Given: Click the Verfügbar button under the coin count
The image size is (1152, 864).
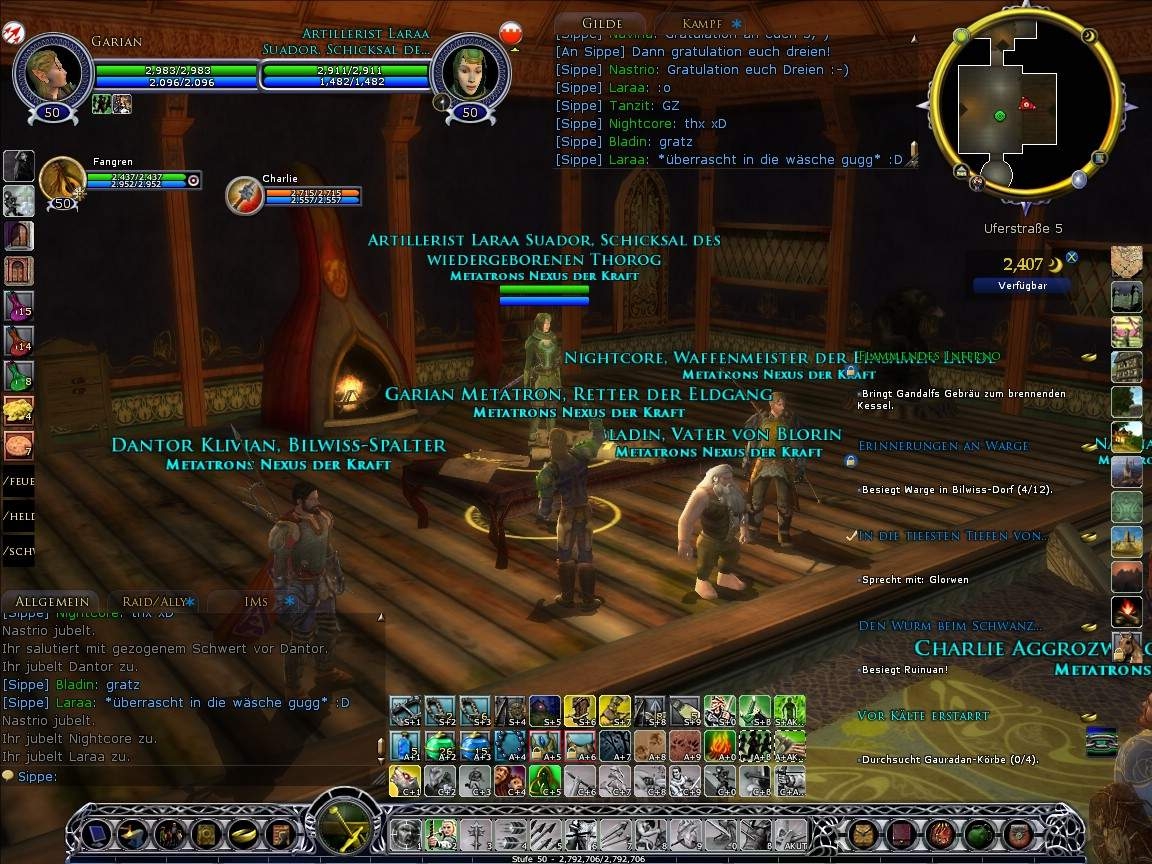Looking at the screenshot, I should (x=1021, y=285).
